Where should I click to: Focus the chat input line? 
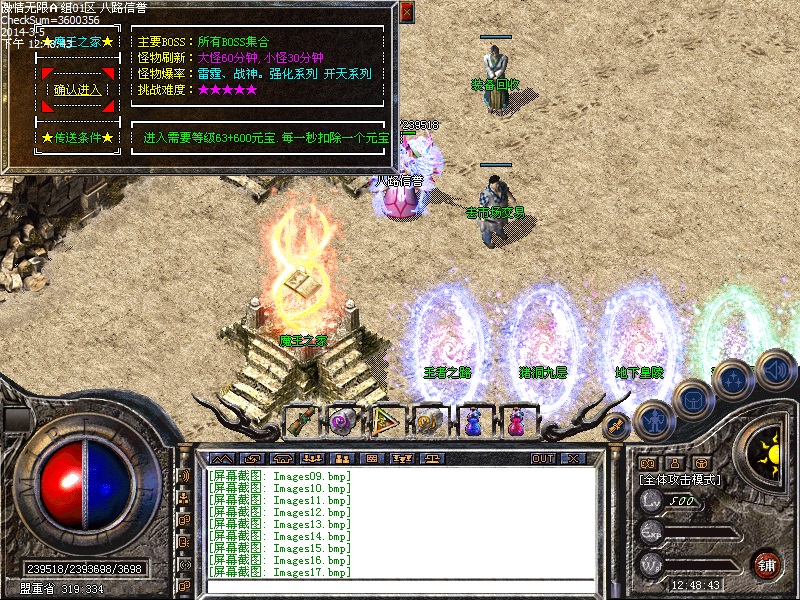pos(400,587)
